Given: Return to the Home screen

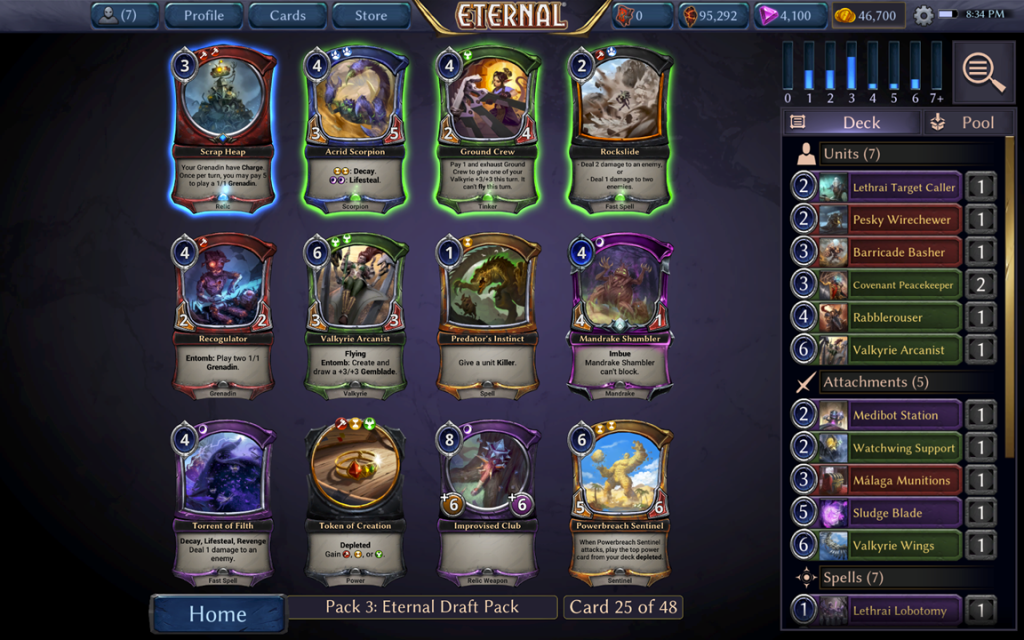Looking at the screenshot, I should (217, 613).
